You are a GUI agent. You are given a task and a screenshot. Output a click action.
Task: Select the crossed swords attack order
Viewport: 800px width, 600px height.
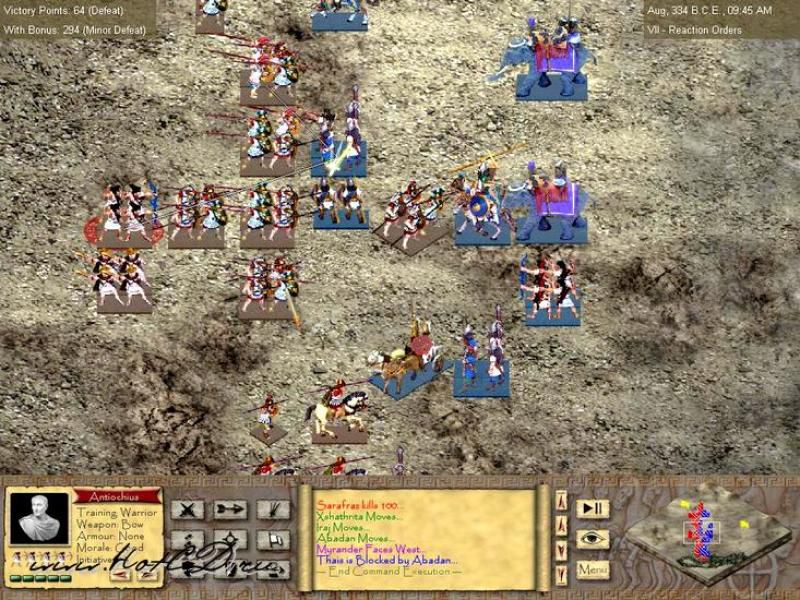(x=188, y=509)
